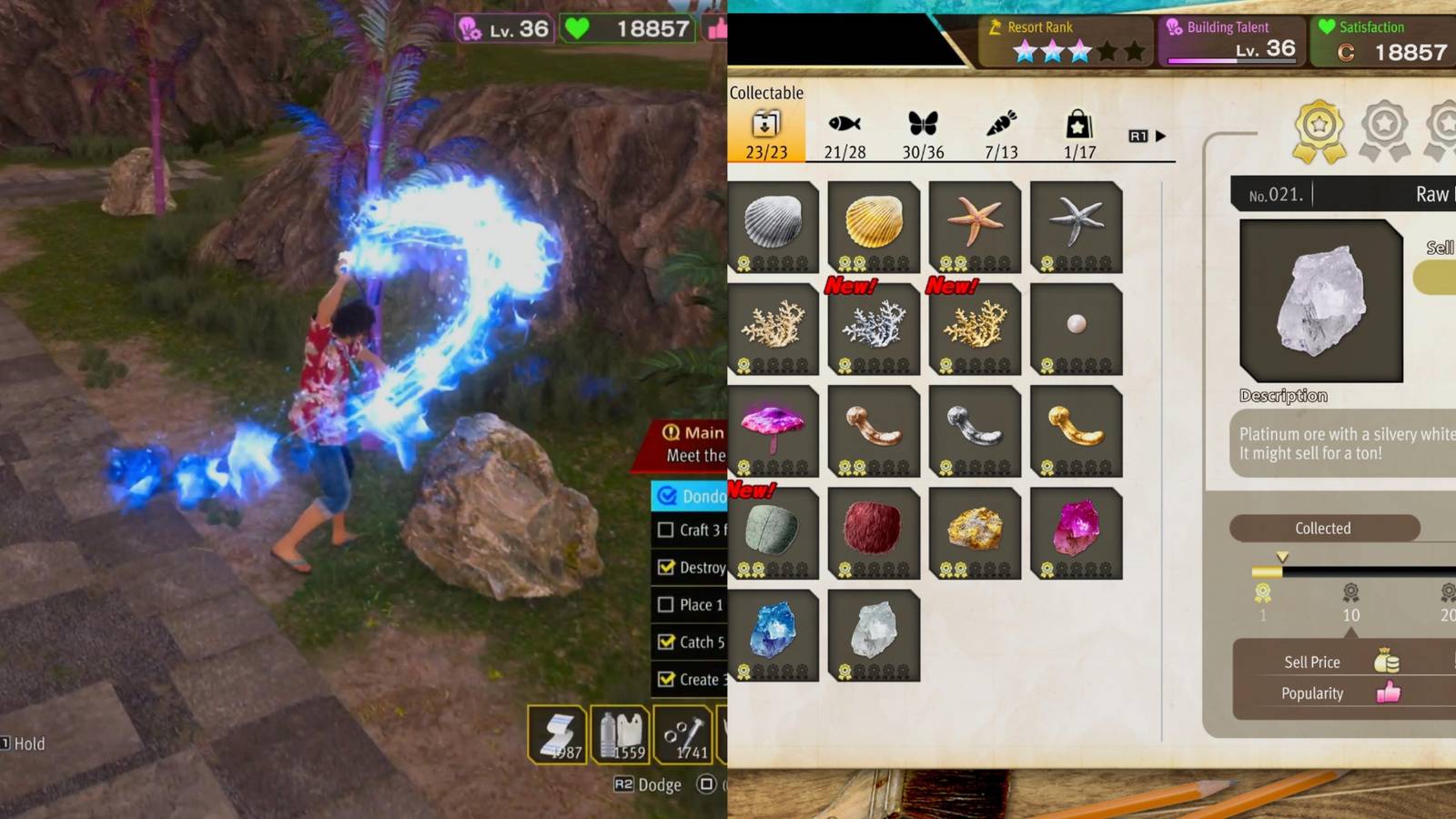Toggle the Catch 5 task checkbox
1456x819 pixels.
pyautogui.click(x=666, y=642)
